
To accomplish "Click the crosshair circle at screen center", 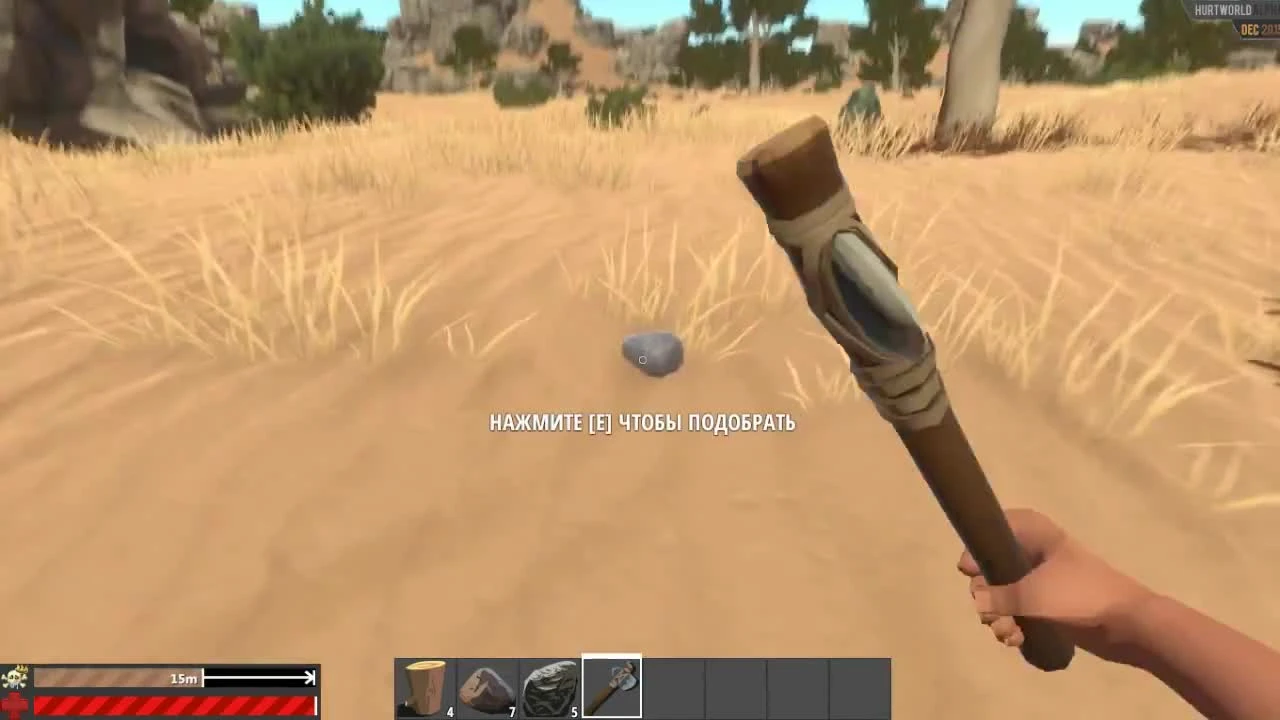I will pos(643,360).
